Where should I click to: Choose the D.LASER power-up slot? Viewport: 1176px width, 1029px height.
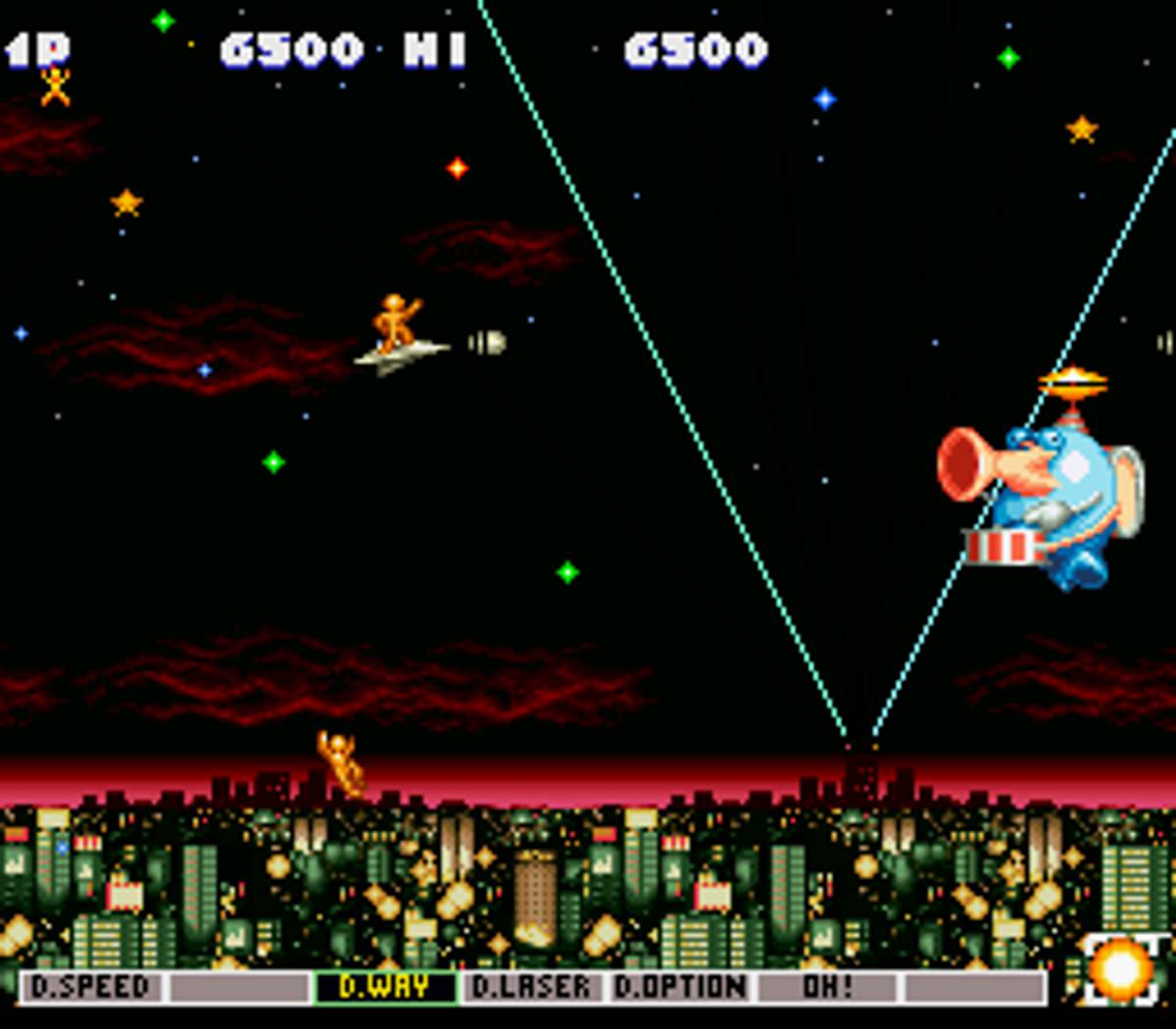[x=532, y=987]
